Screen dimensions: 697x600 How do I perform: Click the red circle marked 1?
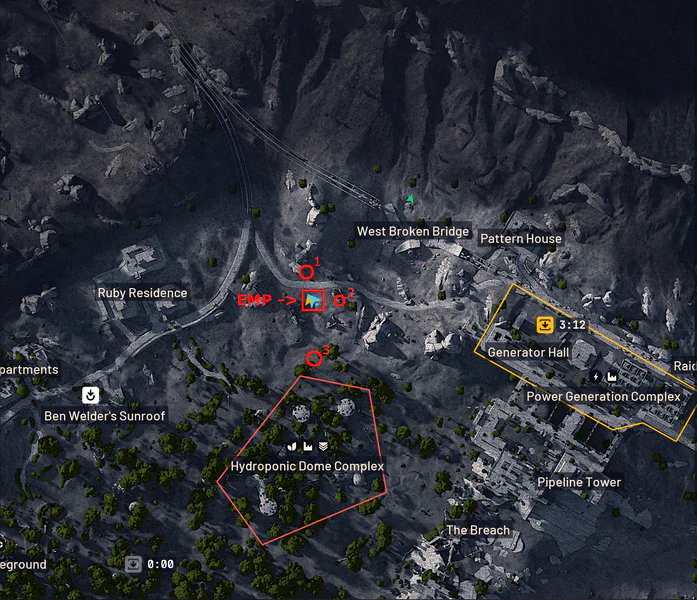tap(306, 271)
